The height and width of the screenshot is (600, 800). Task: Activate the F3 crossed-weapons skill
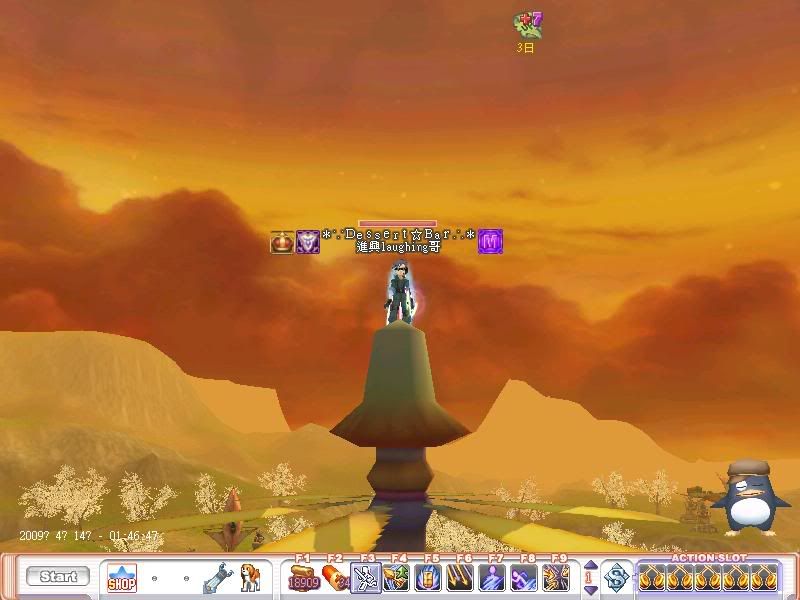[367, 578]
